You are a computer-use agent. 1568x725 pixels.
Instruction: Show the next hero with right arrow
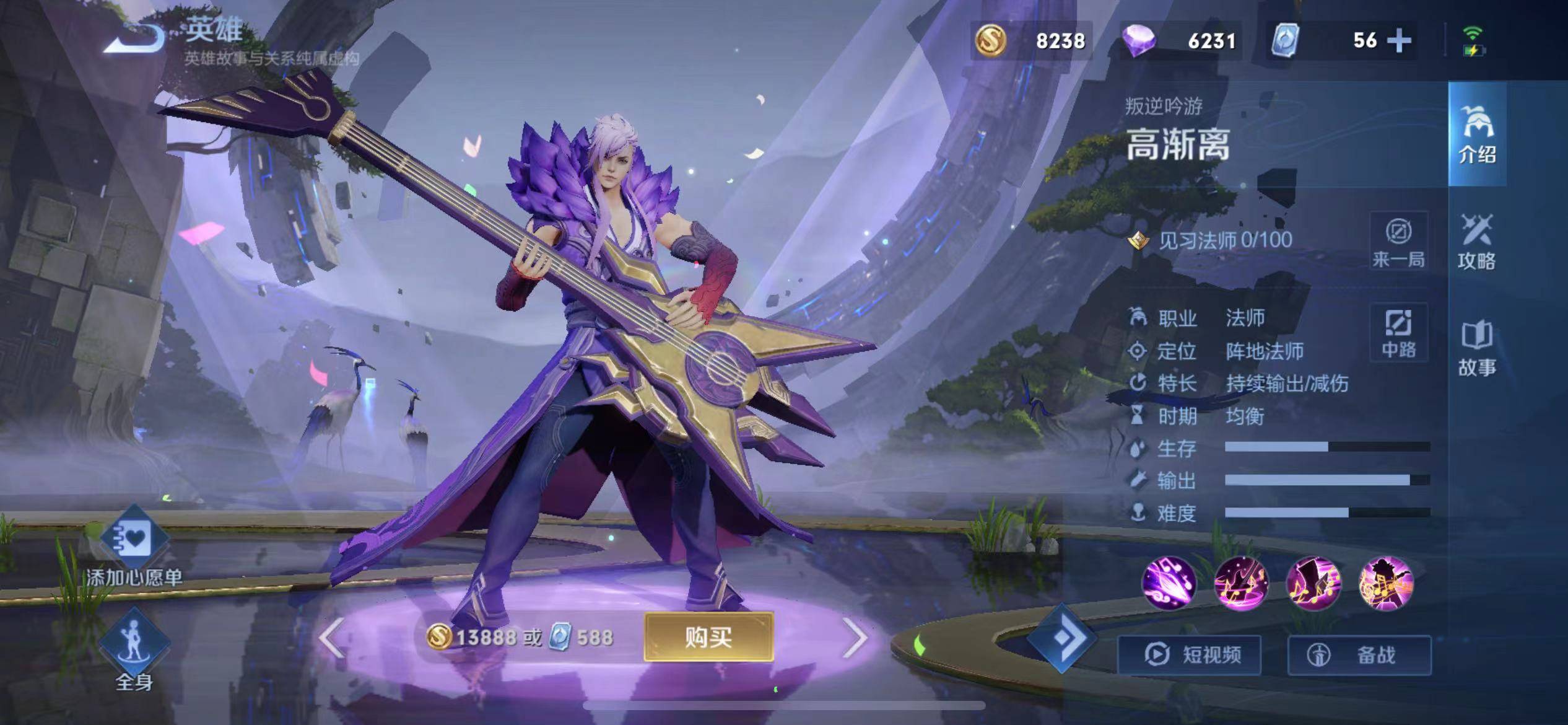tap(855, 638)
